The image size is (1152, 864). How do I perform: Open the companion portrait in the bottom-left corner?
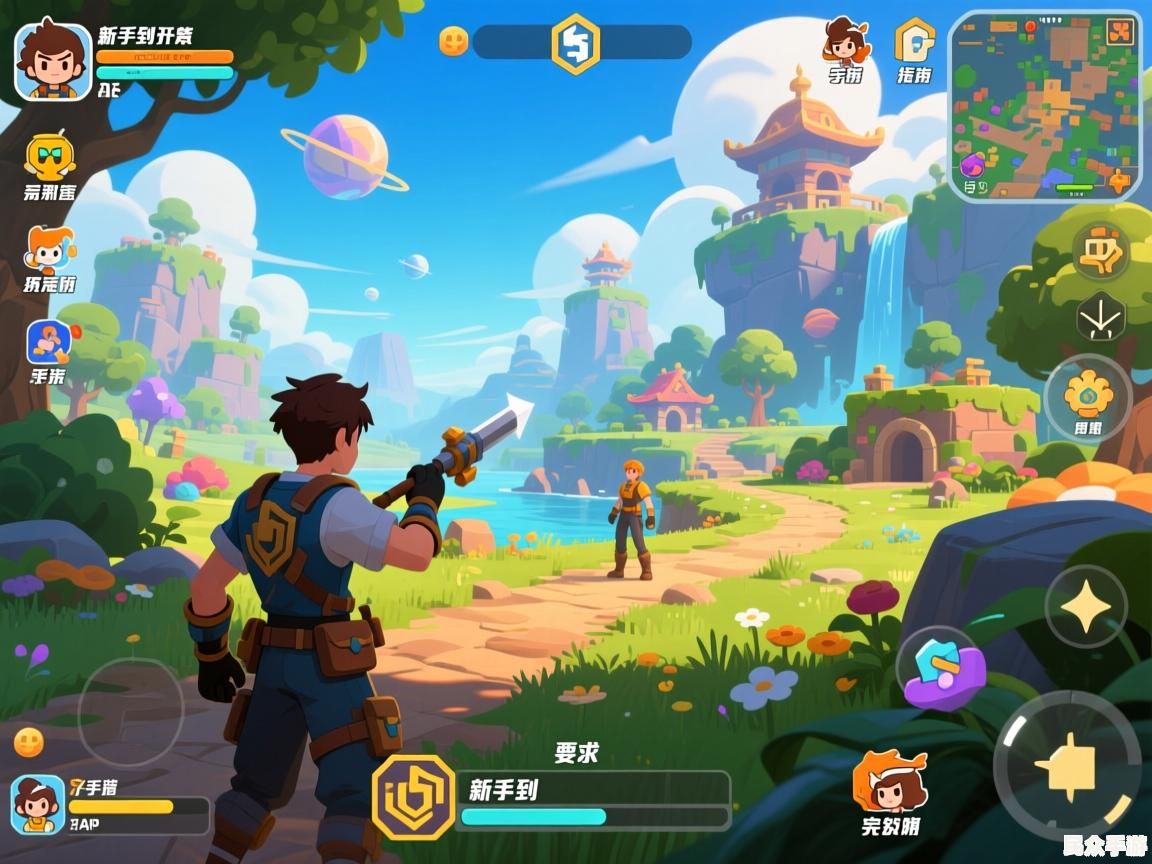[38, 804]
